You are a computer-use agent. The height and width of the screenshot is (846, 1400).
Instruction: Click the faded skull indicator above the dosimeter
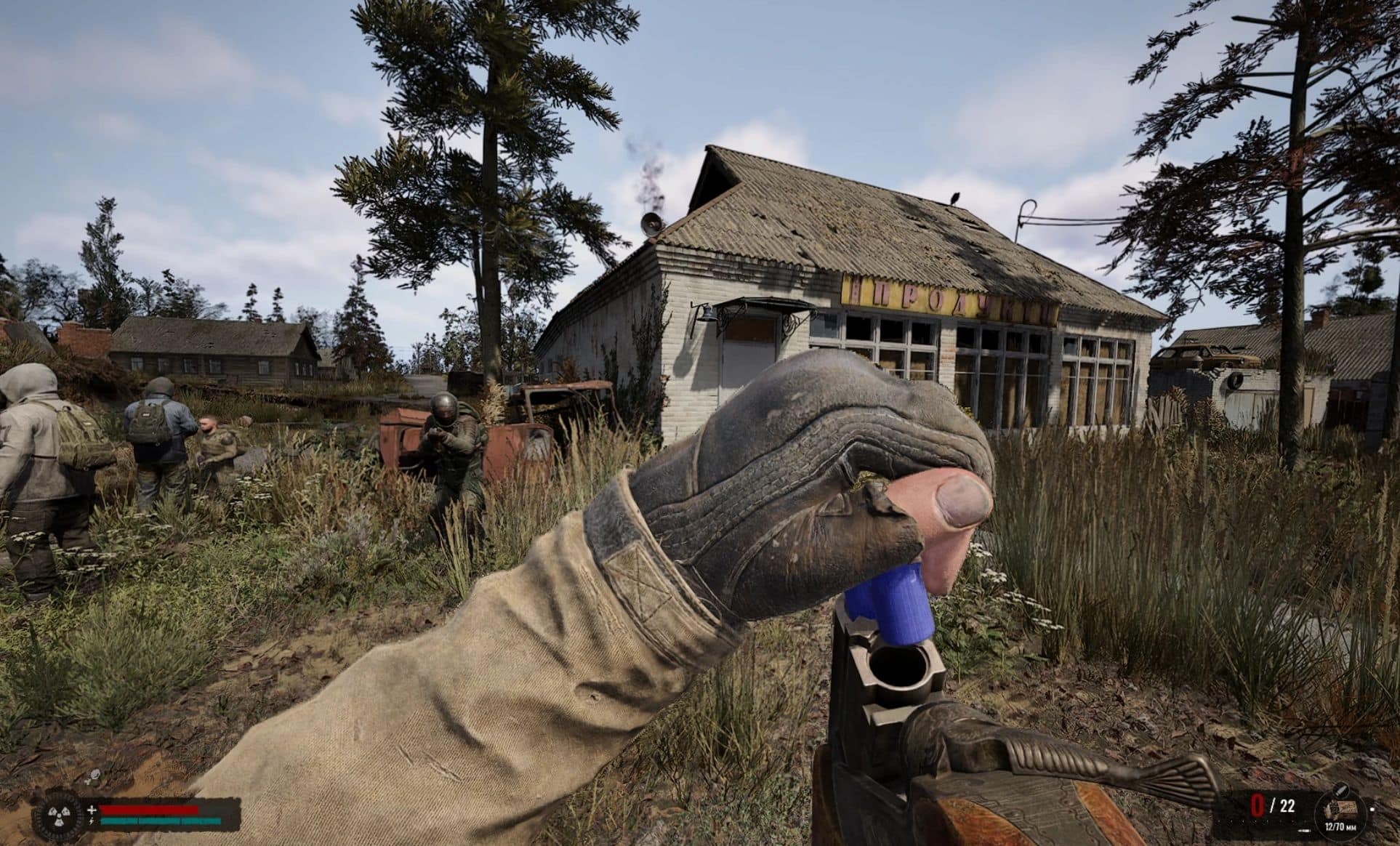94,775
